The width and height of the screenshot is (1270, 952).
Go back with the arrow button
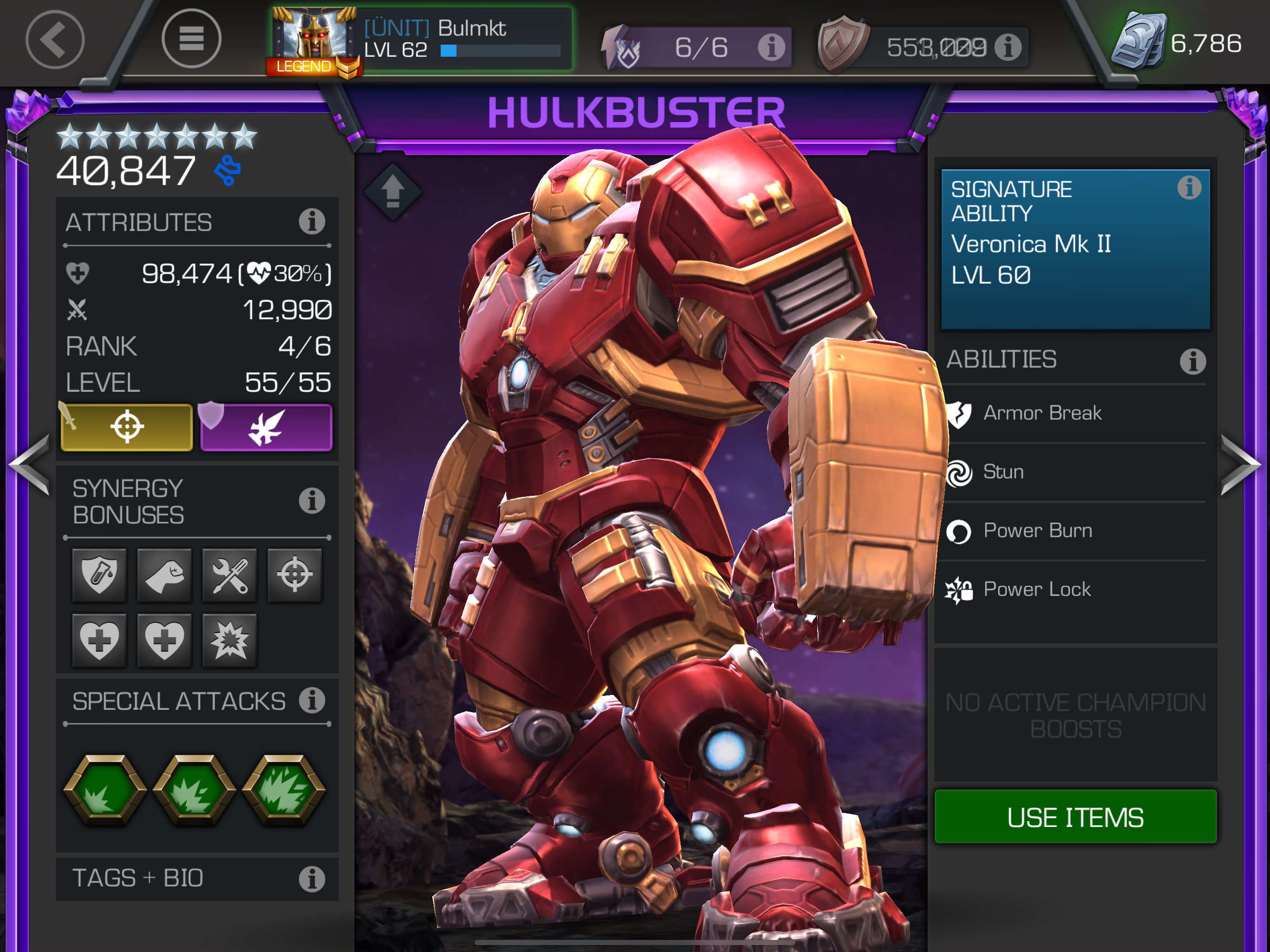(55, 40)
